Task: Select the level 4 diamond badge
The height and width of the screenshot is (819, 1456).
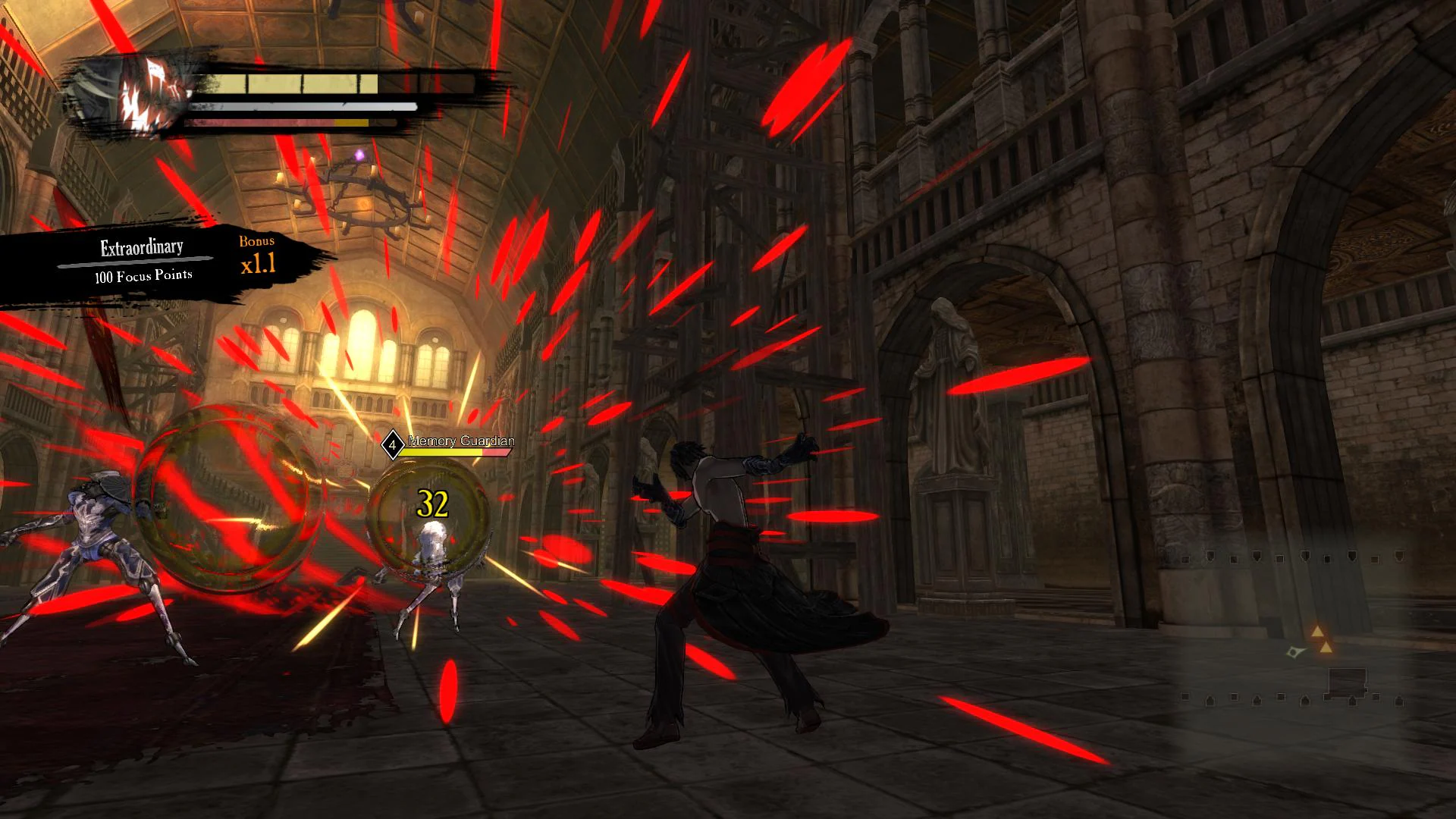Action: pyautogui.click(x=392, y=445)
